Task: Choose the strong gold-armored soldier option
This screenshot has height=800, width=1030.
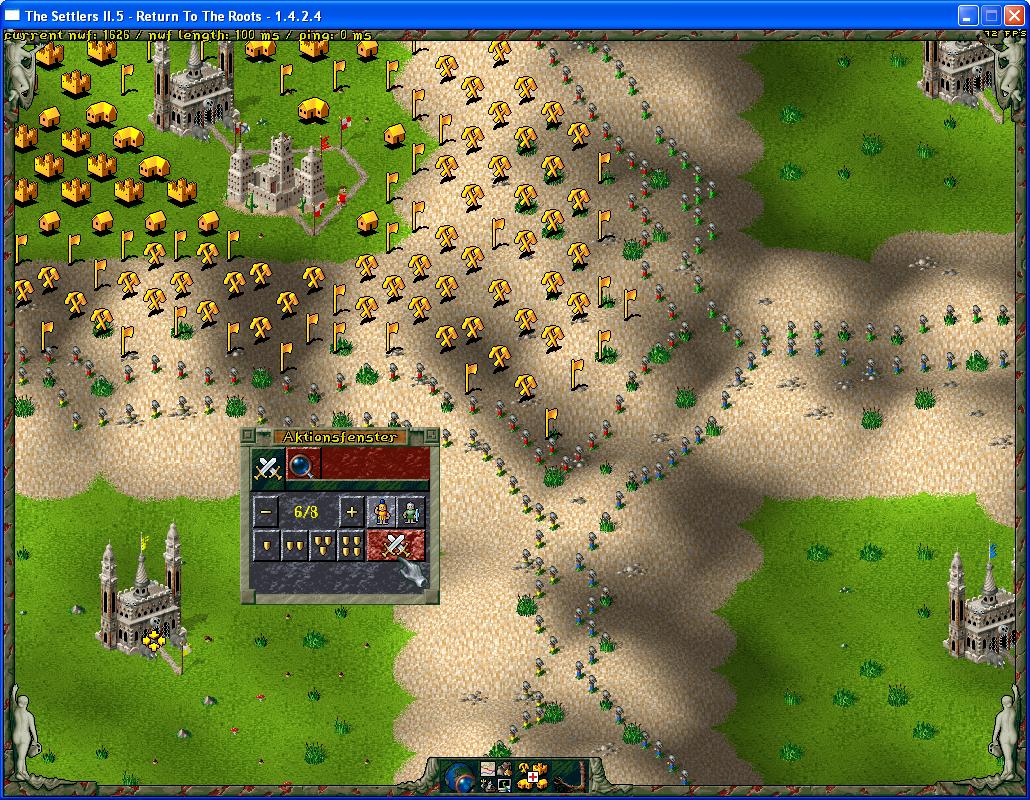Action: pos(381,513)
